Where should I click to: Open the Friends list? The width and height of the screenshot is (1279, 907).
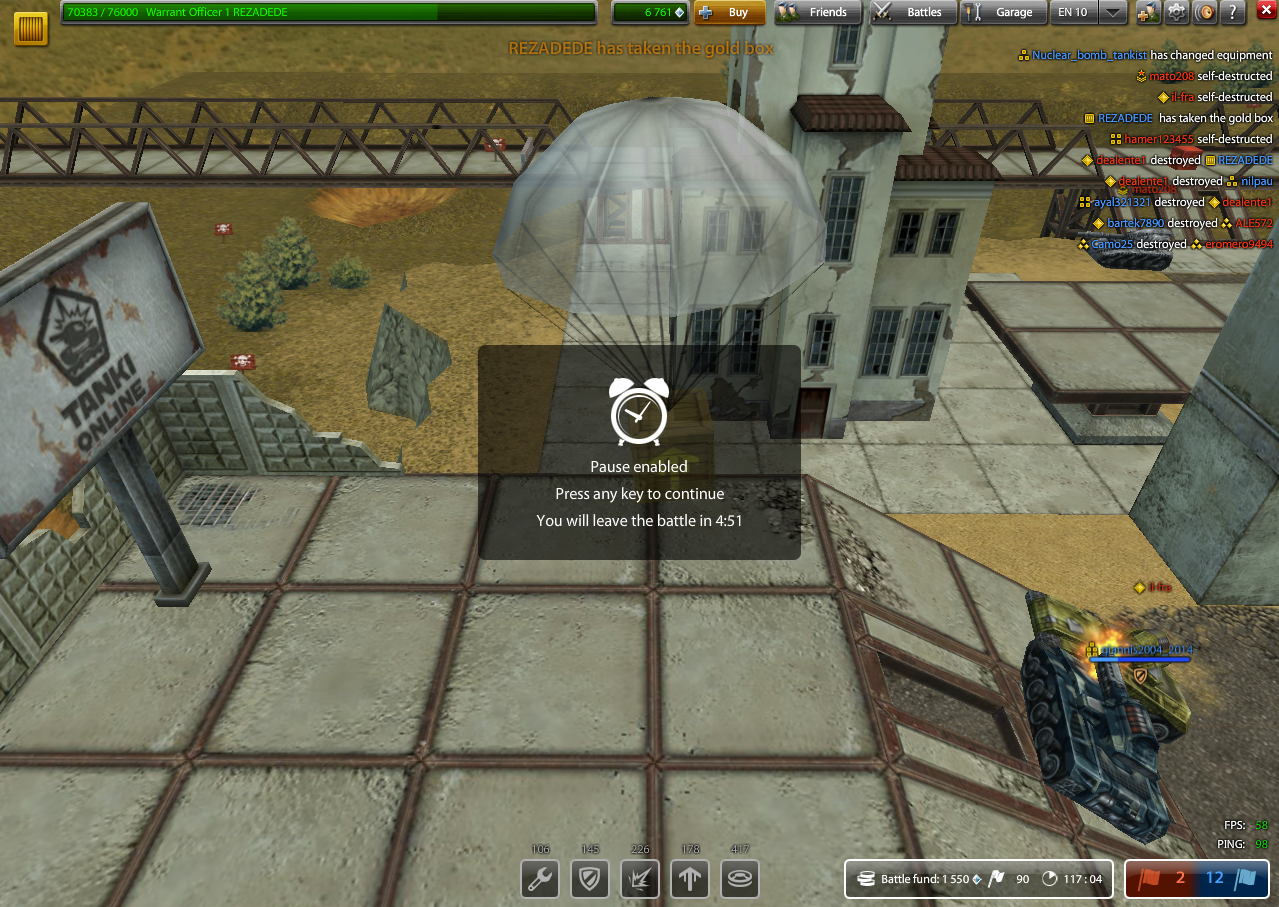817,13
